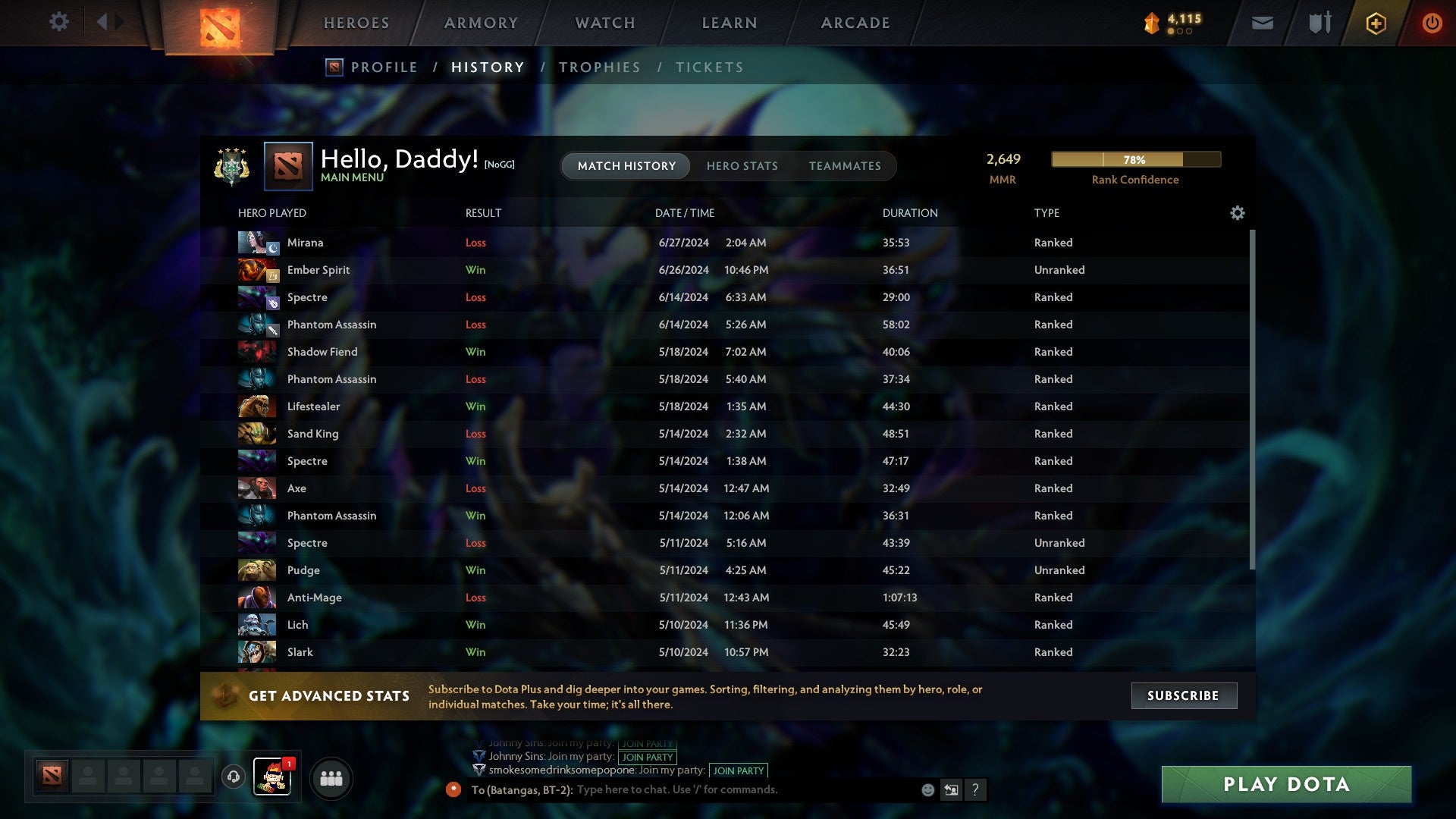Viewport: 1456px width, 819px height.
Task: Switch to the HERO STATS tab
Action: 742,166
